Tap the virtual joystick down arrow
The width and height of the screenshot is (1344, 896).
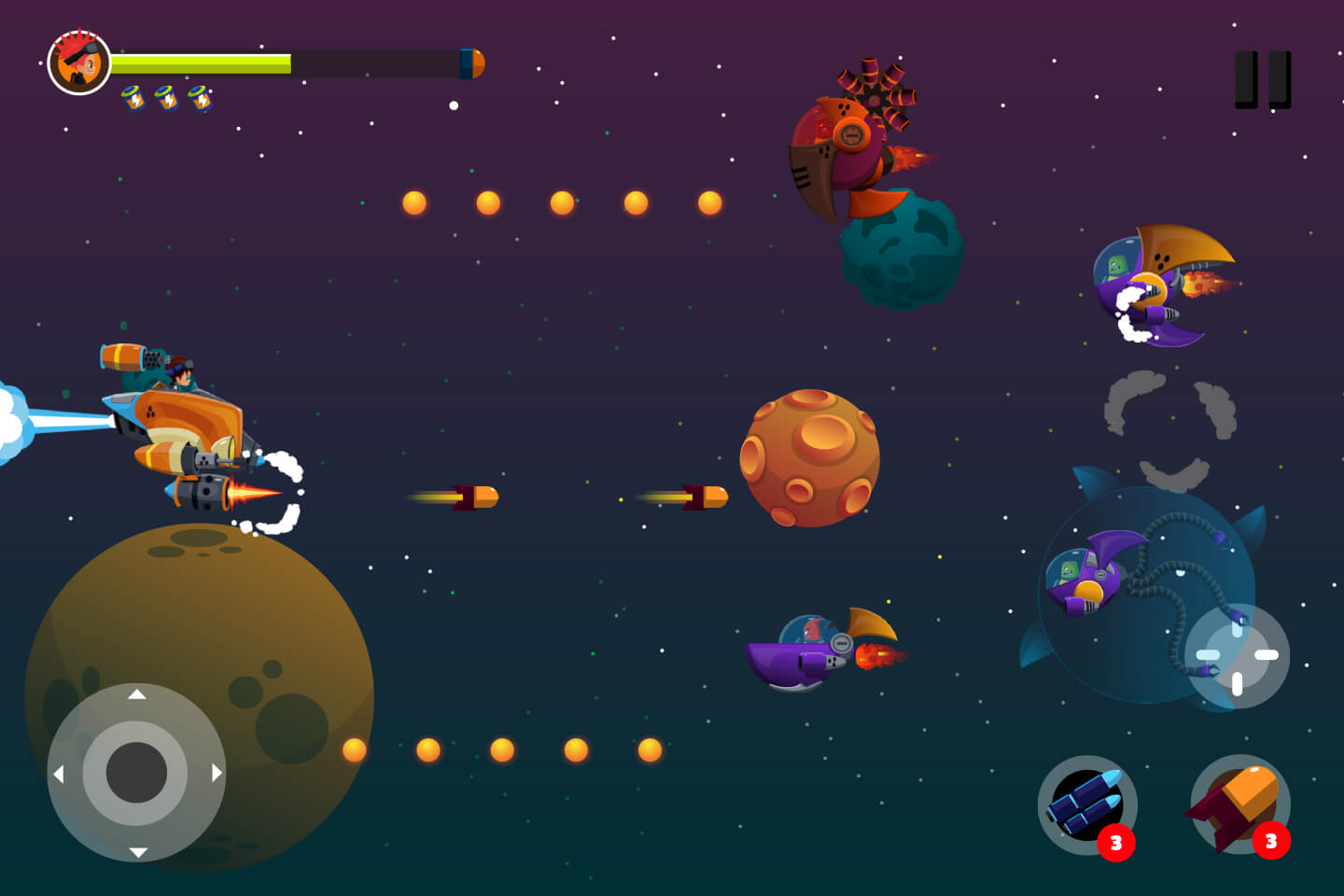point(137,851)
